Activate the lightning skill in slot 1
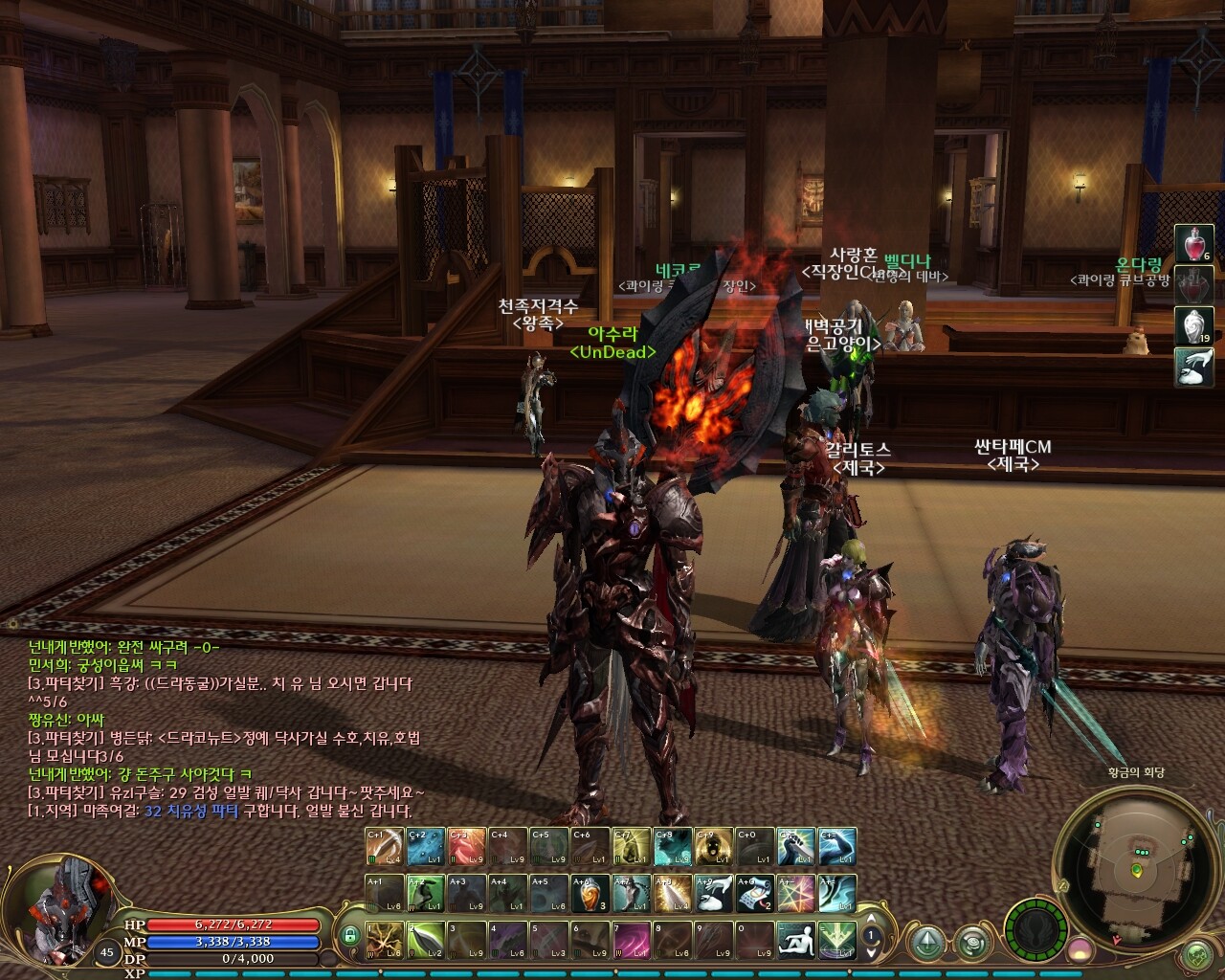Image resolution: width=1225 pixels, height=980 pixels. pos(384,939)
